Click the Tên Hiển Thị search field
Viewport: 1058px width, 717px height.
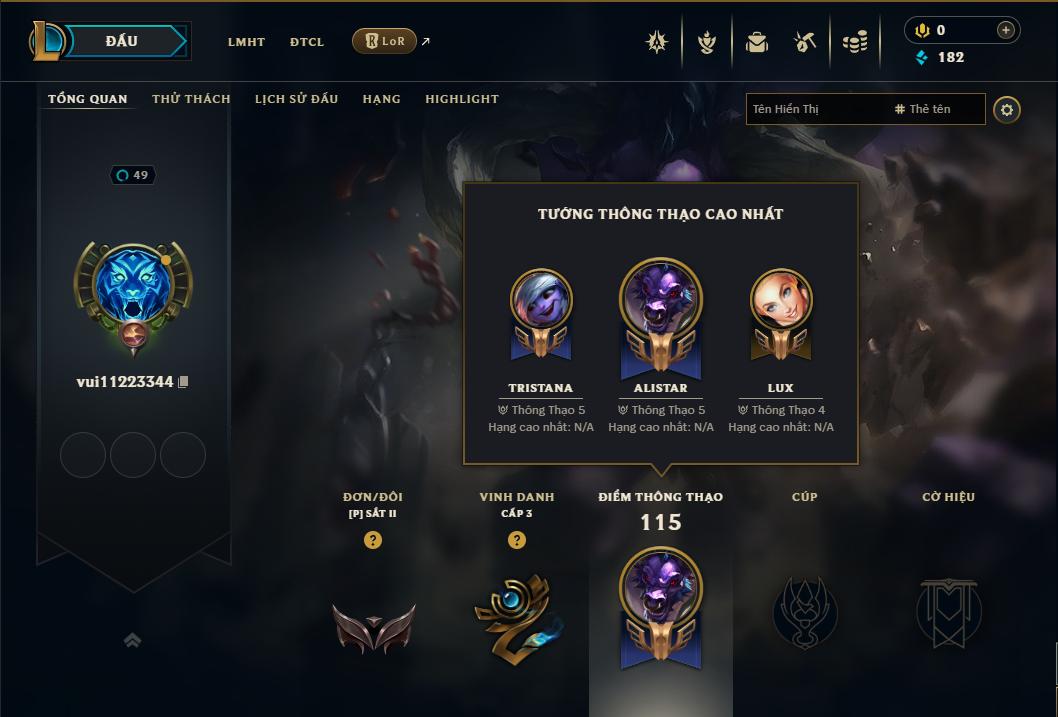click(x=820, y=109)
